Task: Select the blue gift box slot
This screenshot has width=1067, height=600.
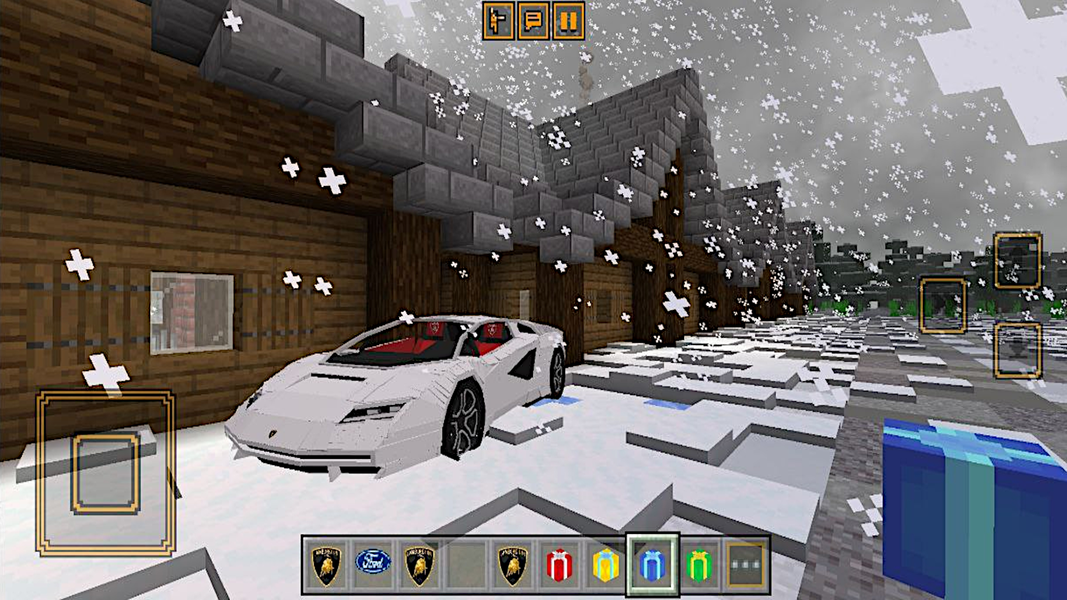Action: tap(653, 566)
